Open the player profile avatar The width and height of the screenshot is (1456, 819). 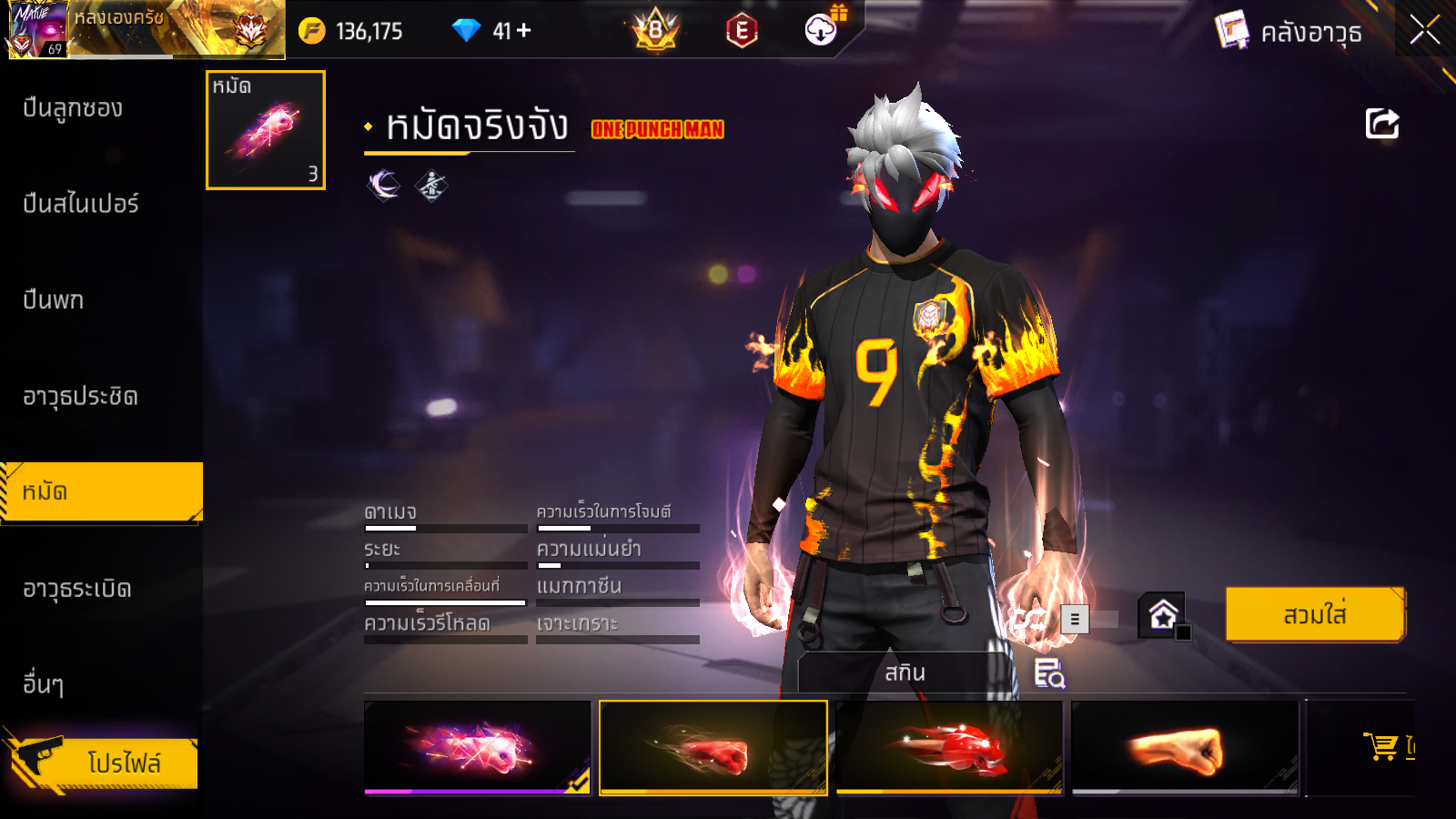[x=37, y=29]
